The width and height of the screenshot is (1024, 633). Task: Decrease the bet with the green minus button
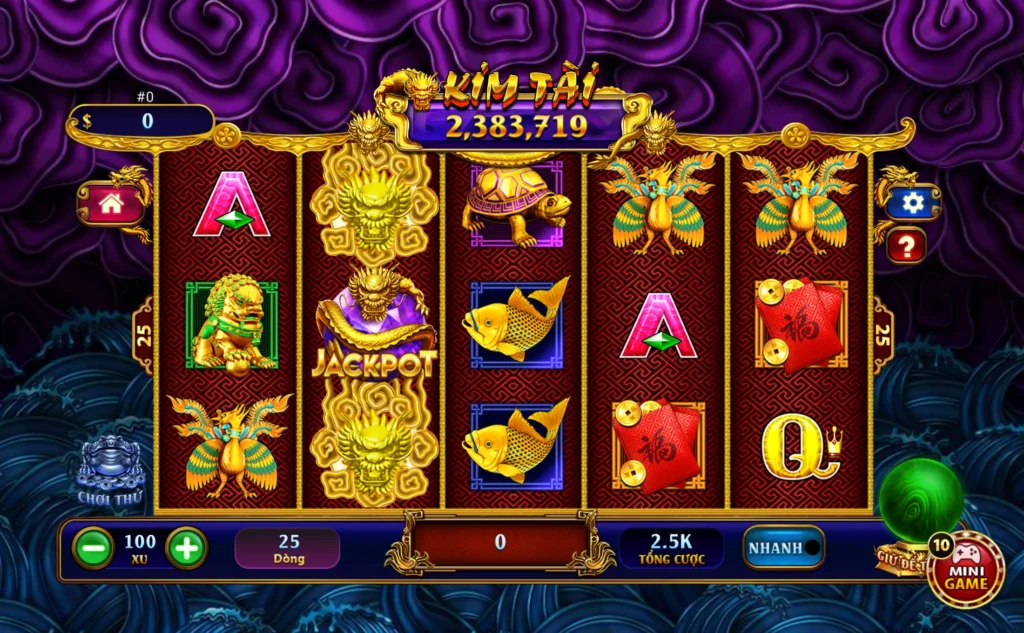tap(93, 548)
